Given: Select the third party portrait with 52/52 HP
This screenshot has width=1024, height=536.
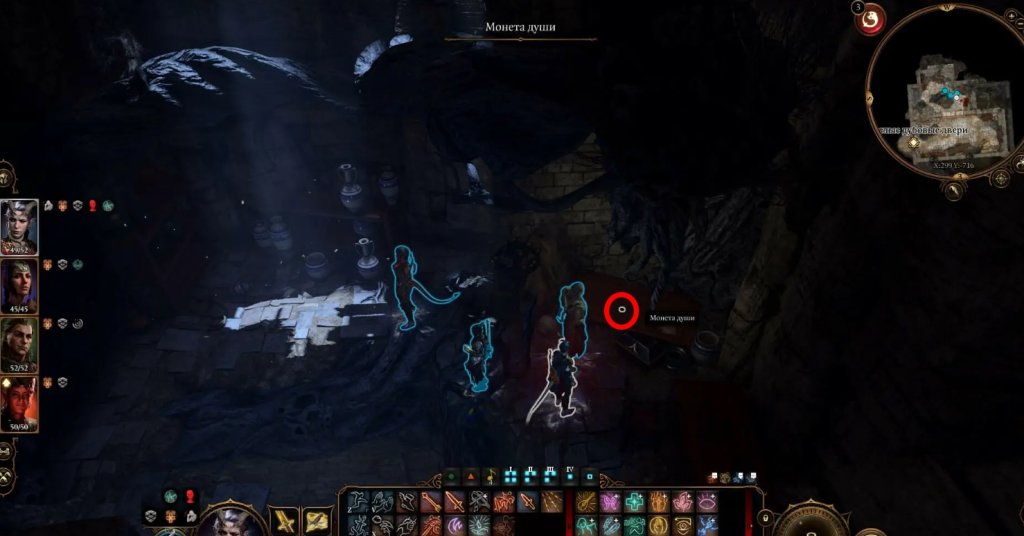Looking at the screenshot, I should pos(20,341).
